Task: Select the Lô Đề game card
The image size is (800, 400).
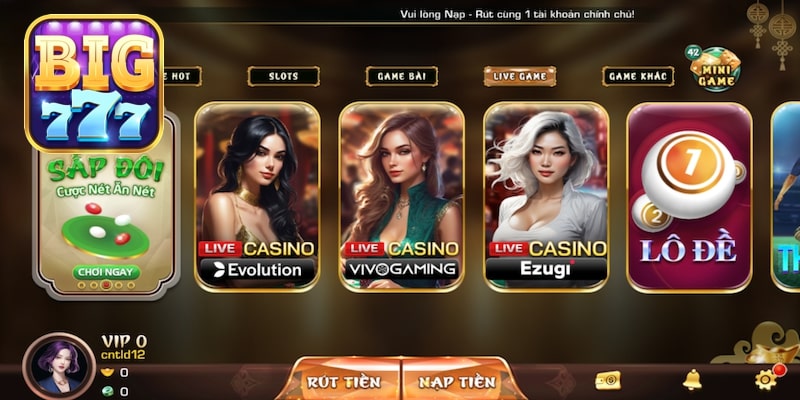Action: pyautogui.click(x=688, y=196)
